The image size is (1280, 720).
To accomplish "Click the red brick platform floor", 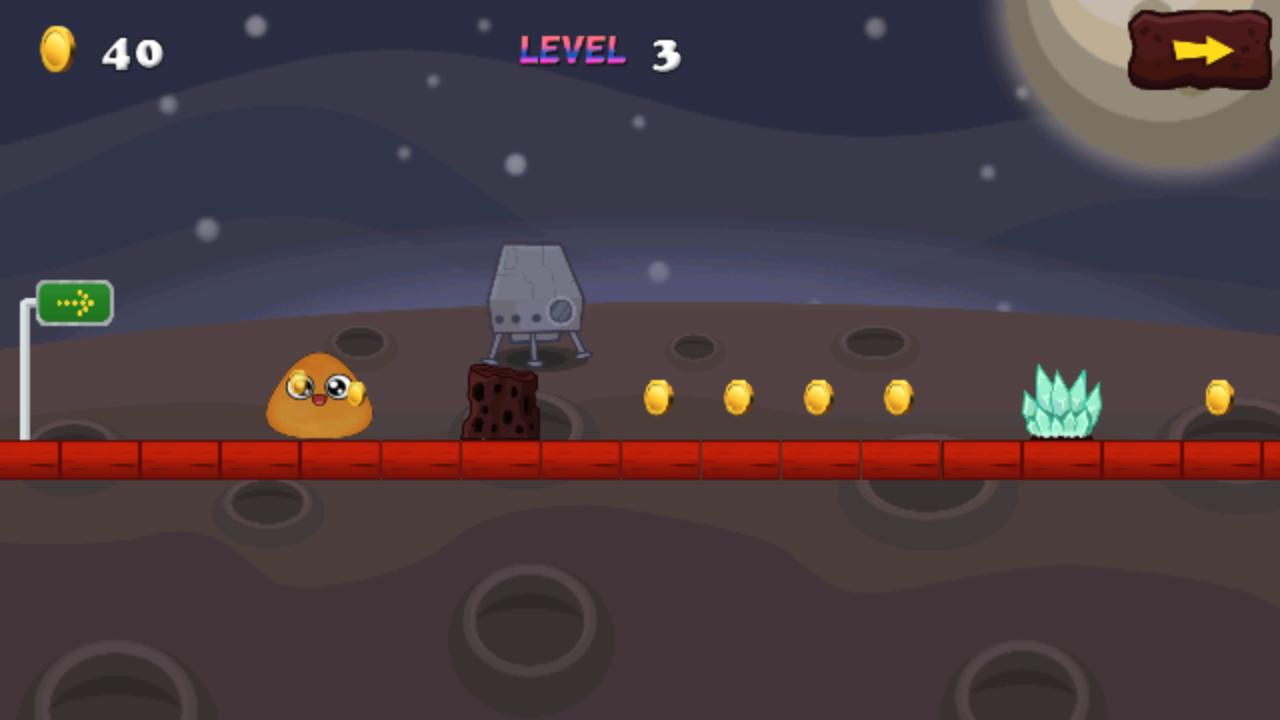I will click(x=640, y=460).
